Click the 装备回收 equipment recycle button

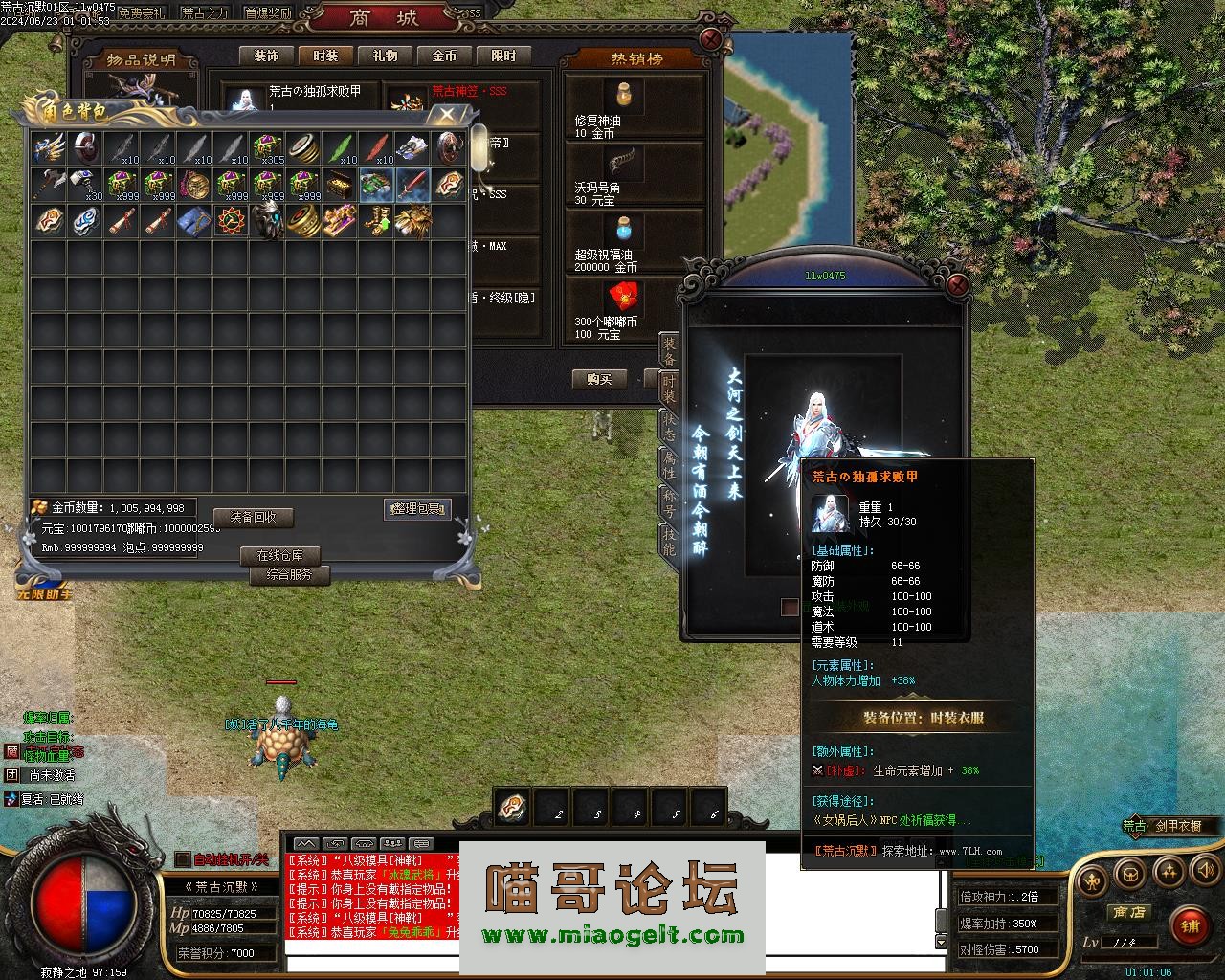point(253,517)
